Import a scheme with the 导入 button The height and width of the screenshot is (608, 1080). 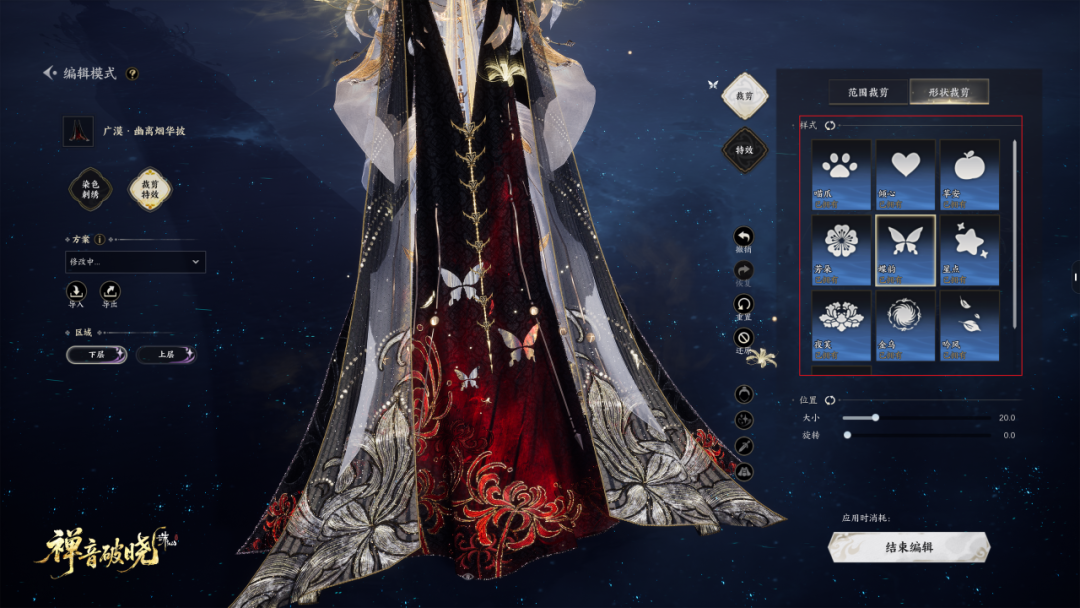(77, 292)
